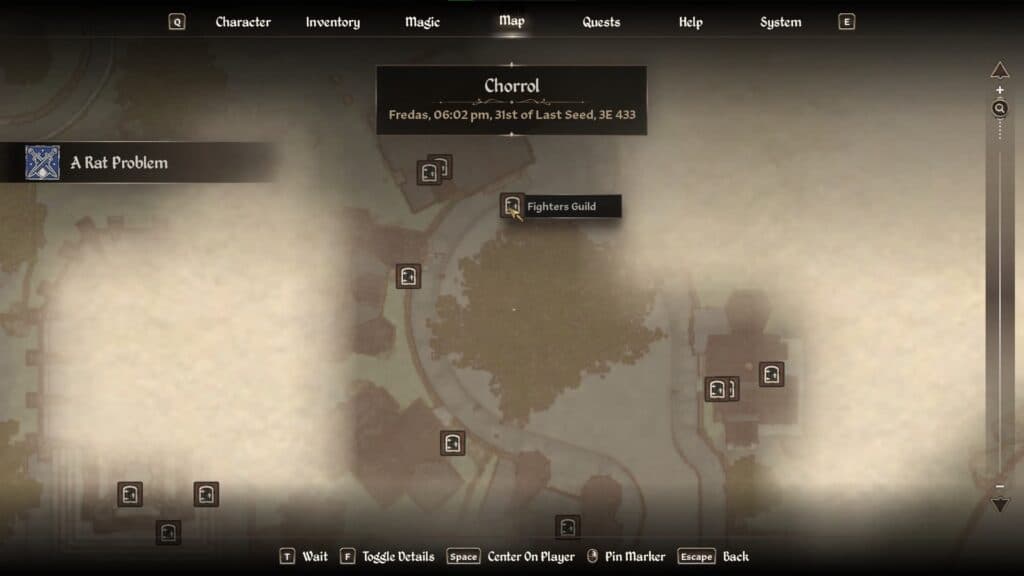Screen dimensions: 1024x576
Task: Click the map zoom-in plus button
Action: 1000,91
